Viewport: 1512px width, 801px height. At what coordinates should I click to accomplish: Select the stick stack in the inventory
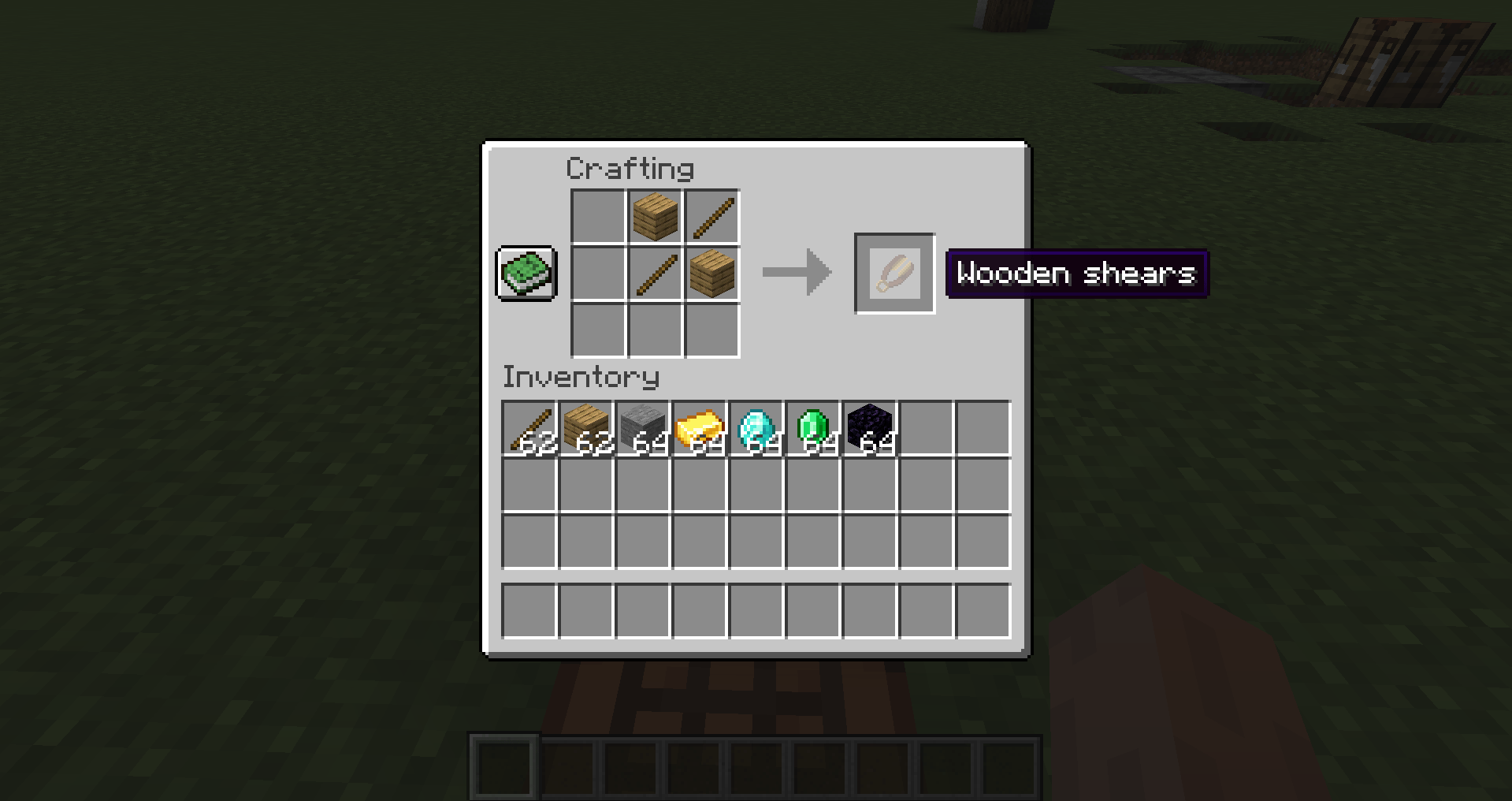click(530, 427)
